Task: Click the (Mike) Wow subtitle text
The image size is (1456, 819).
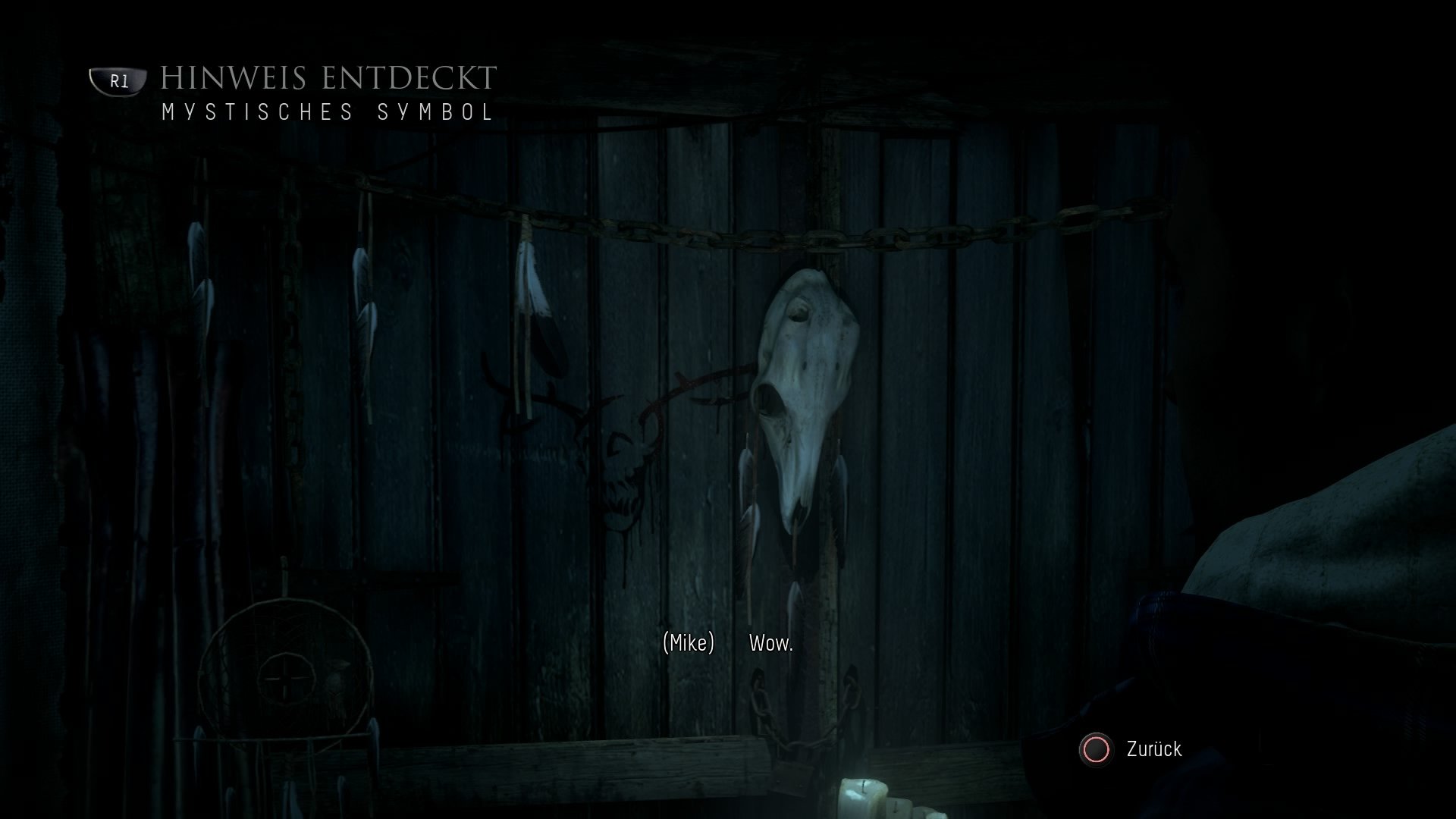Action: (x=728, y=646)
